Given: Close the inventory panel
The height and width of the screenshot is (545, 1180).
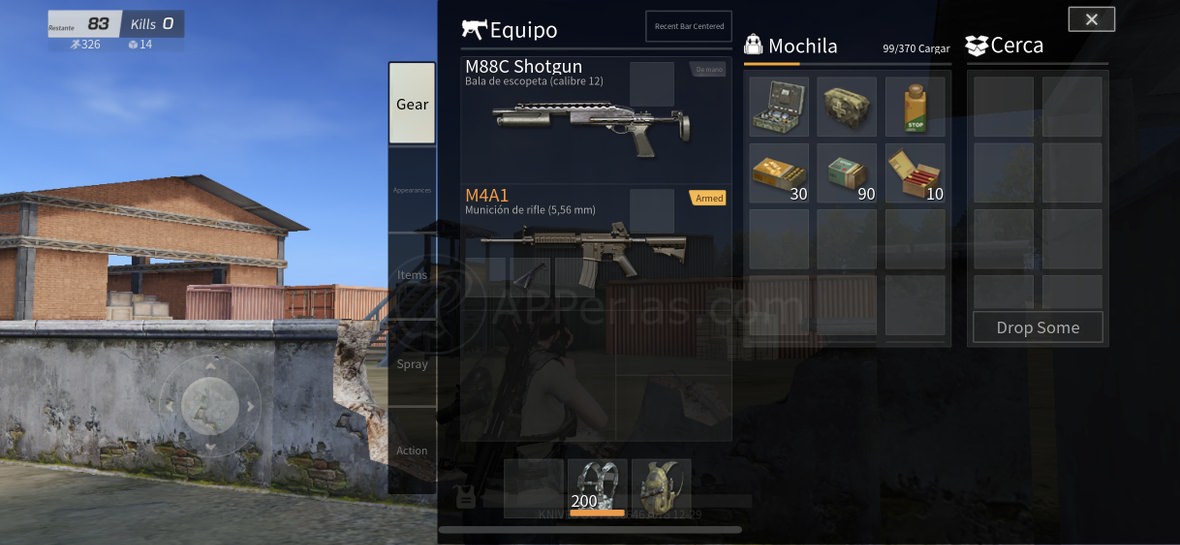Looking at the screenshot, I should 1091,19.
